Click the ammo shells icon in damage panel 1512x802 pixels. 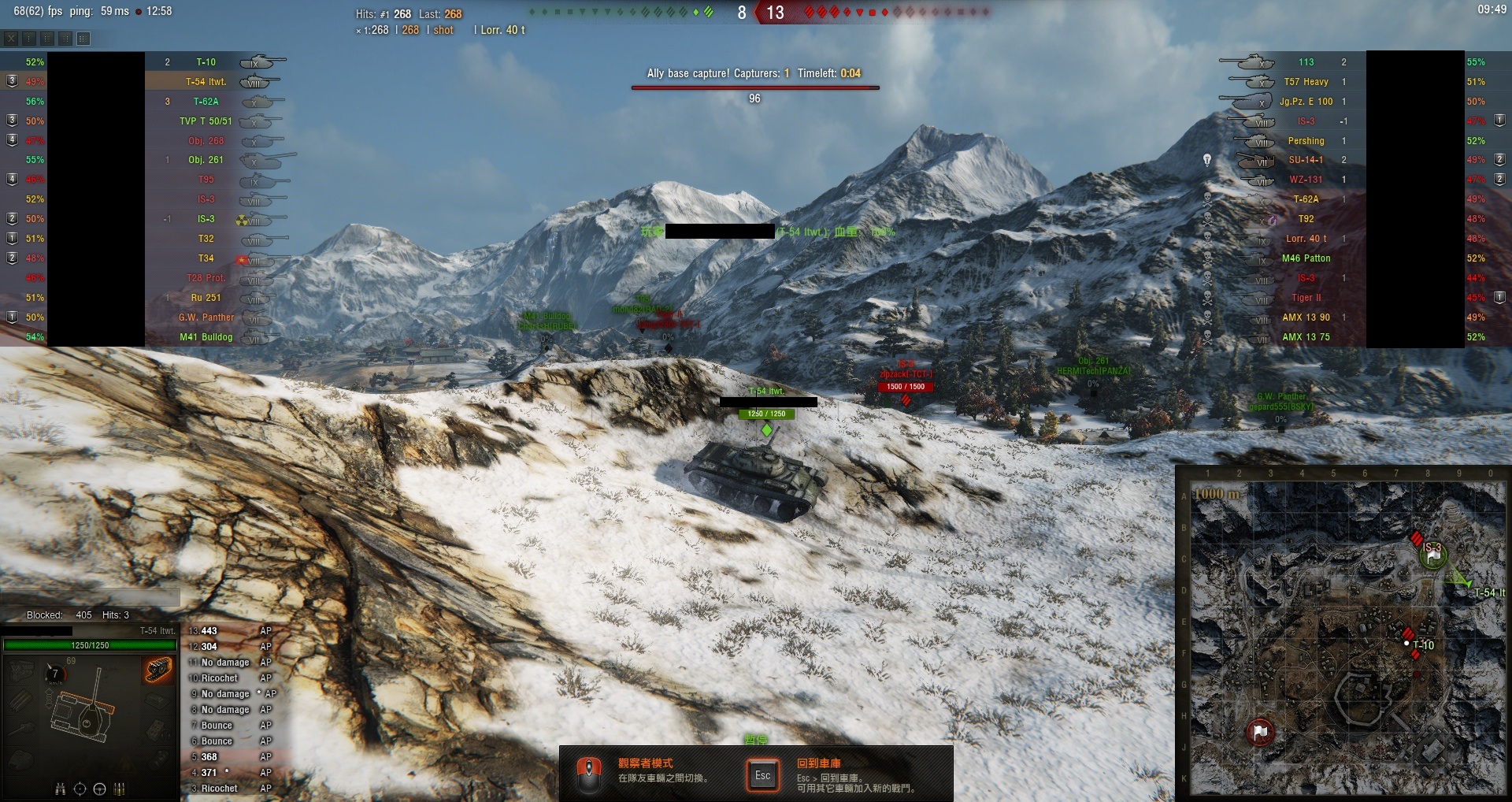[120, 789]
